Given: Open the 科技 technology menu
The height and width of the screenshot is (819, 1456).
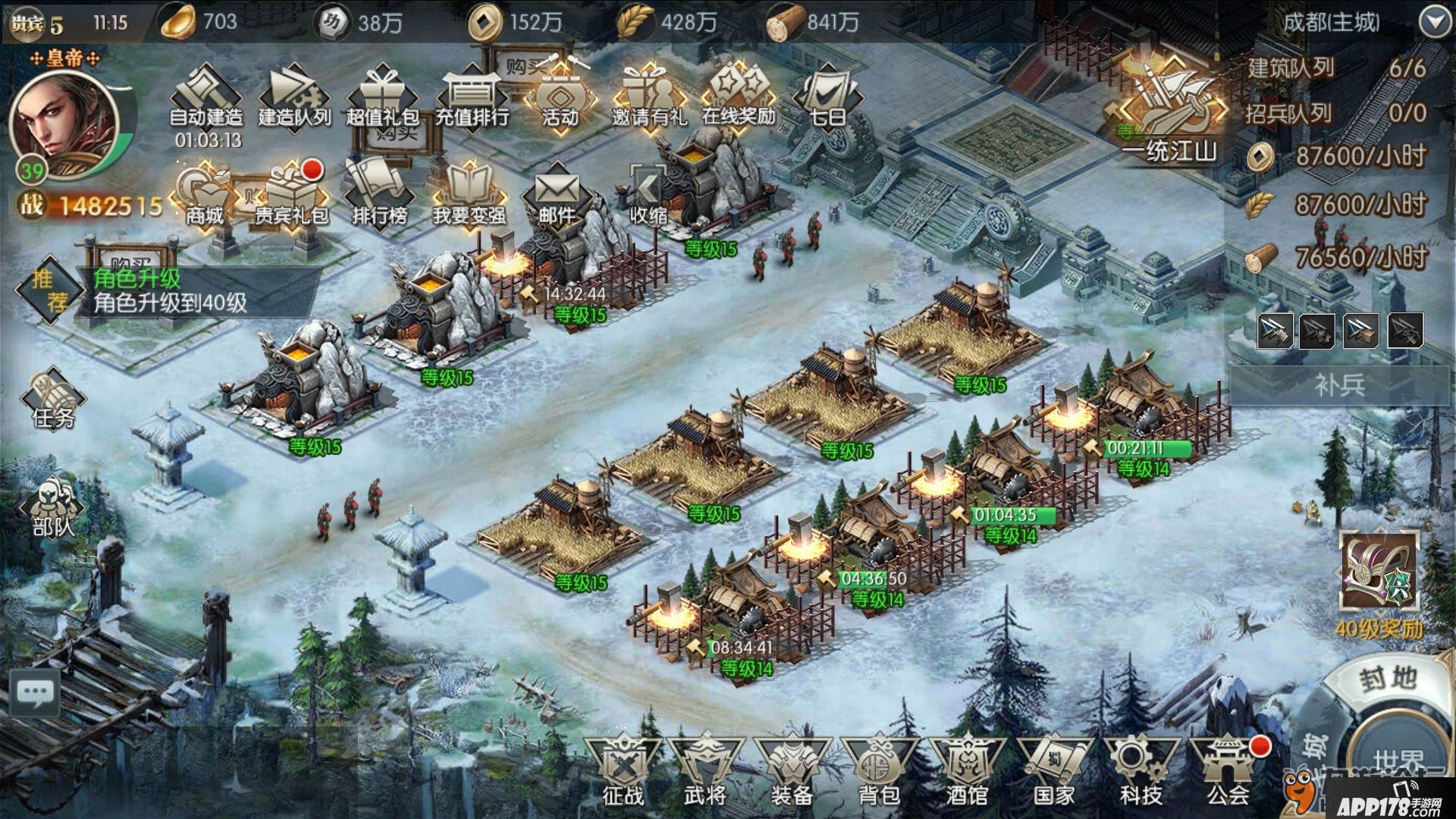Looking at the screenshot, I should 1140,770.
